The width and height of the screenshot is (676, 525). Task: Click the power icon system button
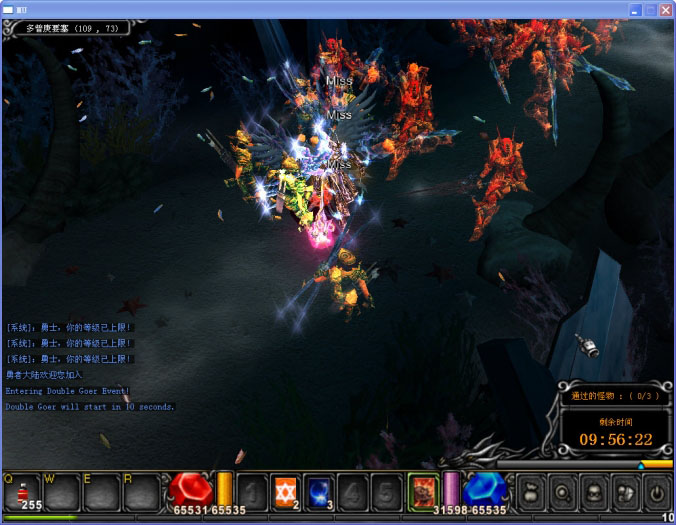click(x=656, y=492)
